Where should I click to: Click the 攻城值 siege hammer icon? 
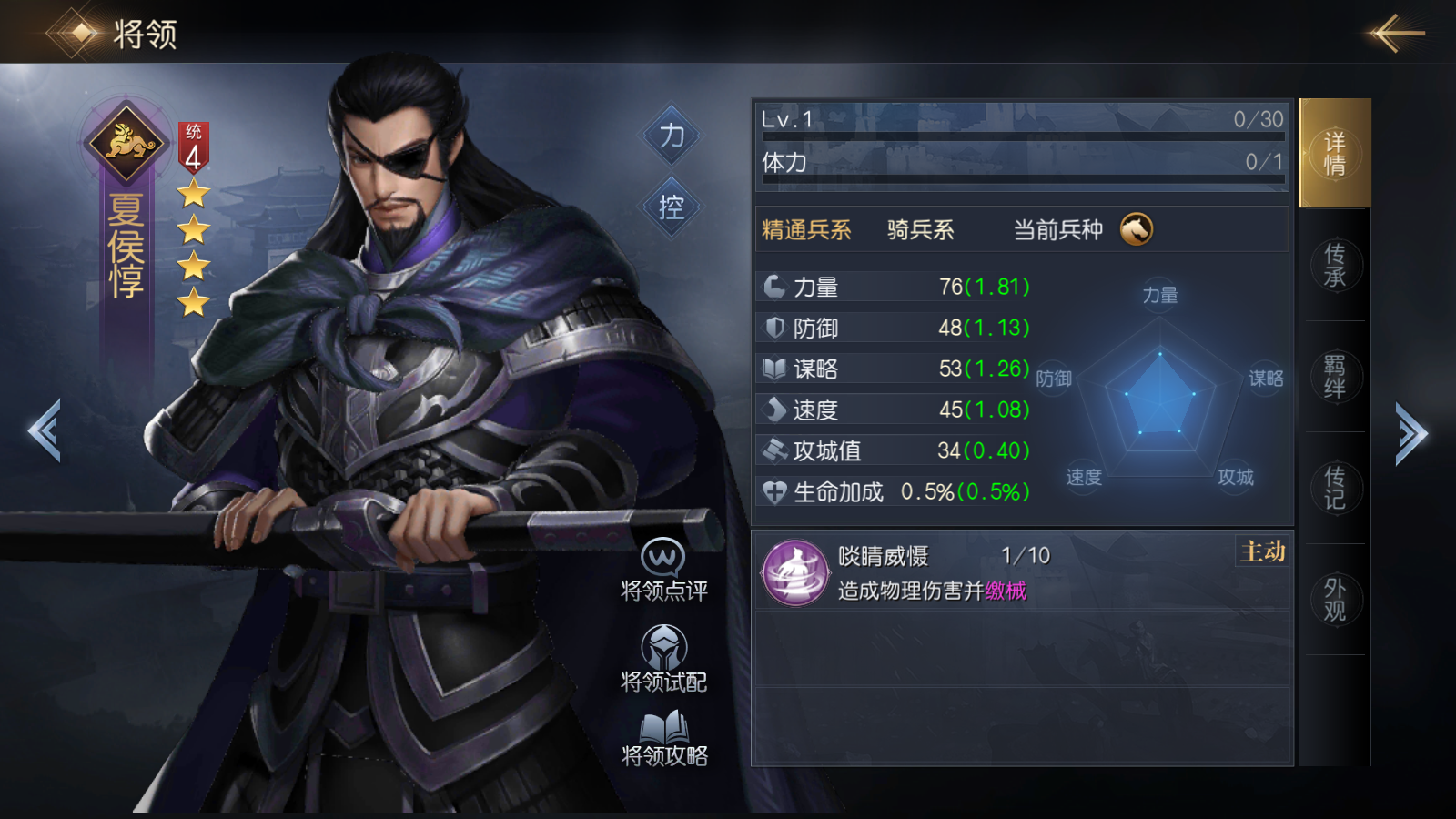(x=773, y=450)
